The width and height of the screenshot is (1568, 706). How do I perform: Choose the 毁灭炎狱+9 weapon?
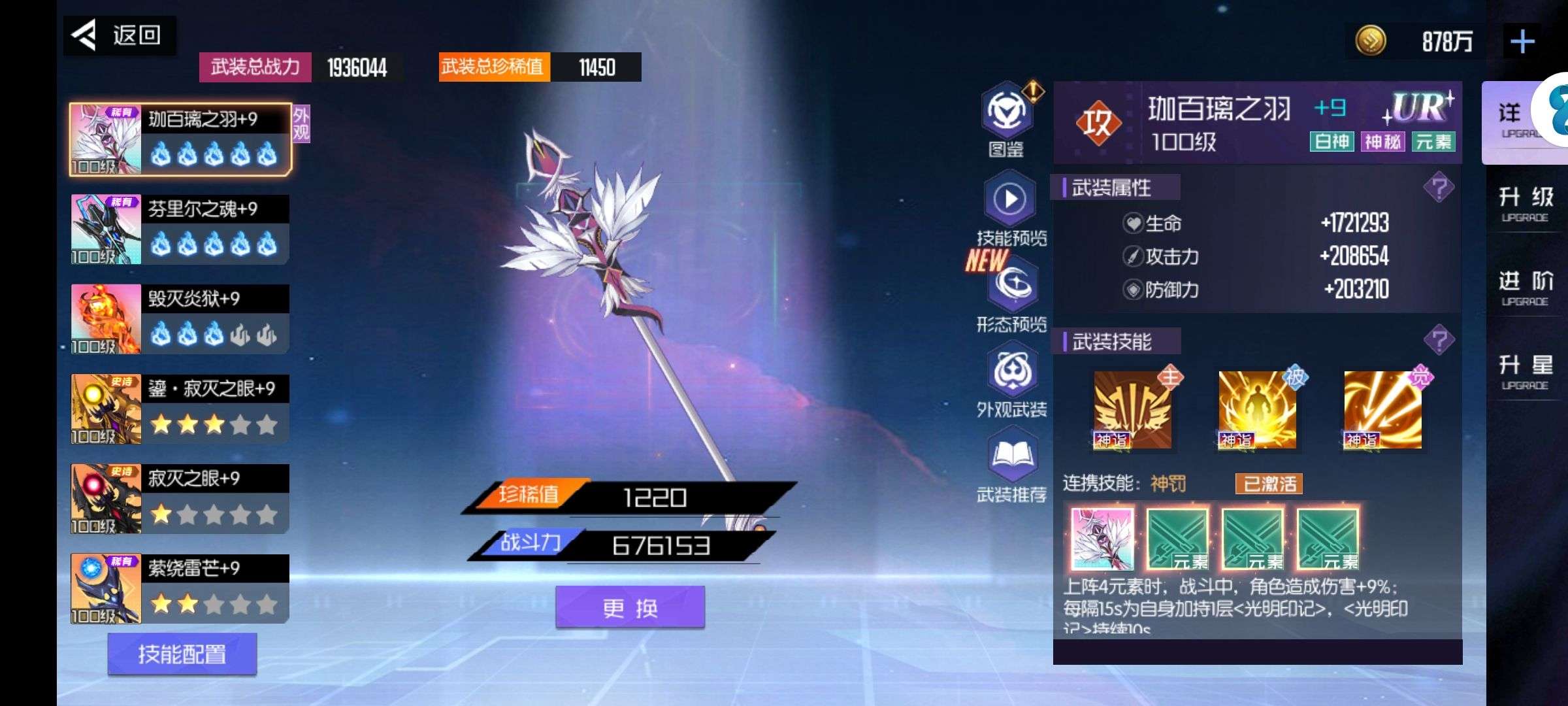(x=180, y=319)
